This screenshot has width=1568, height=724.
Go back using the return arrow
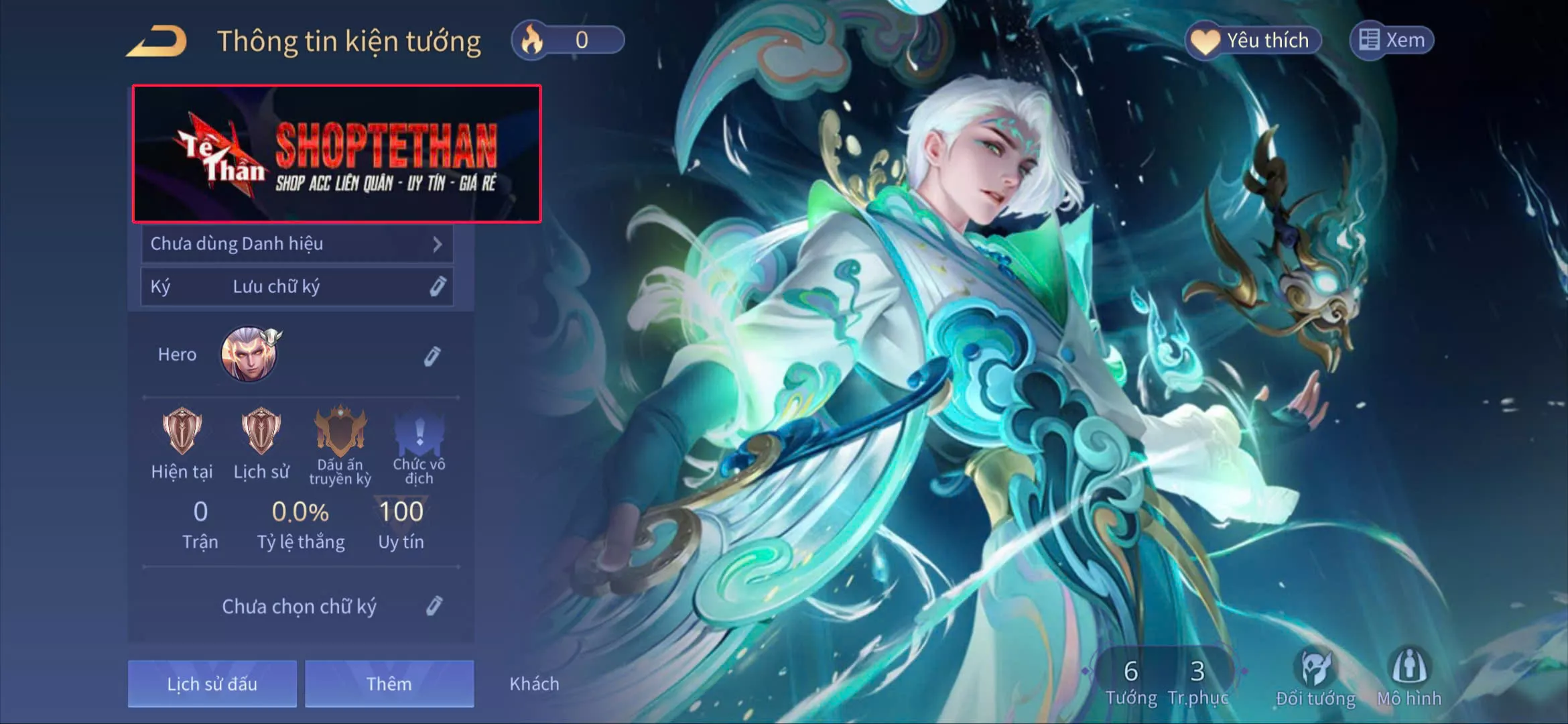(x=157, y=42)
